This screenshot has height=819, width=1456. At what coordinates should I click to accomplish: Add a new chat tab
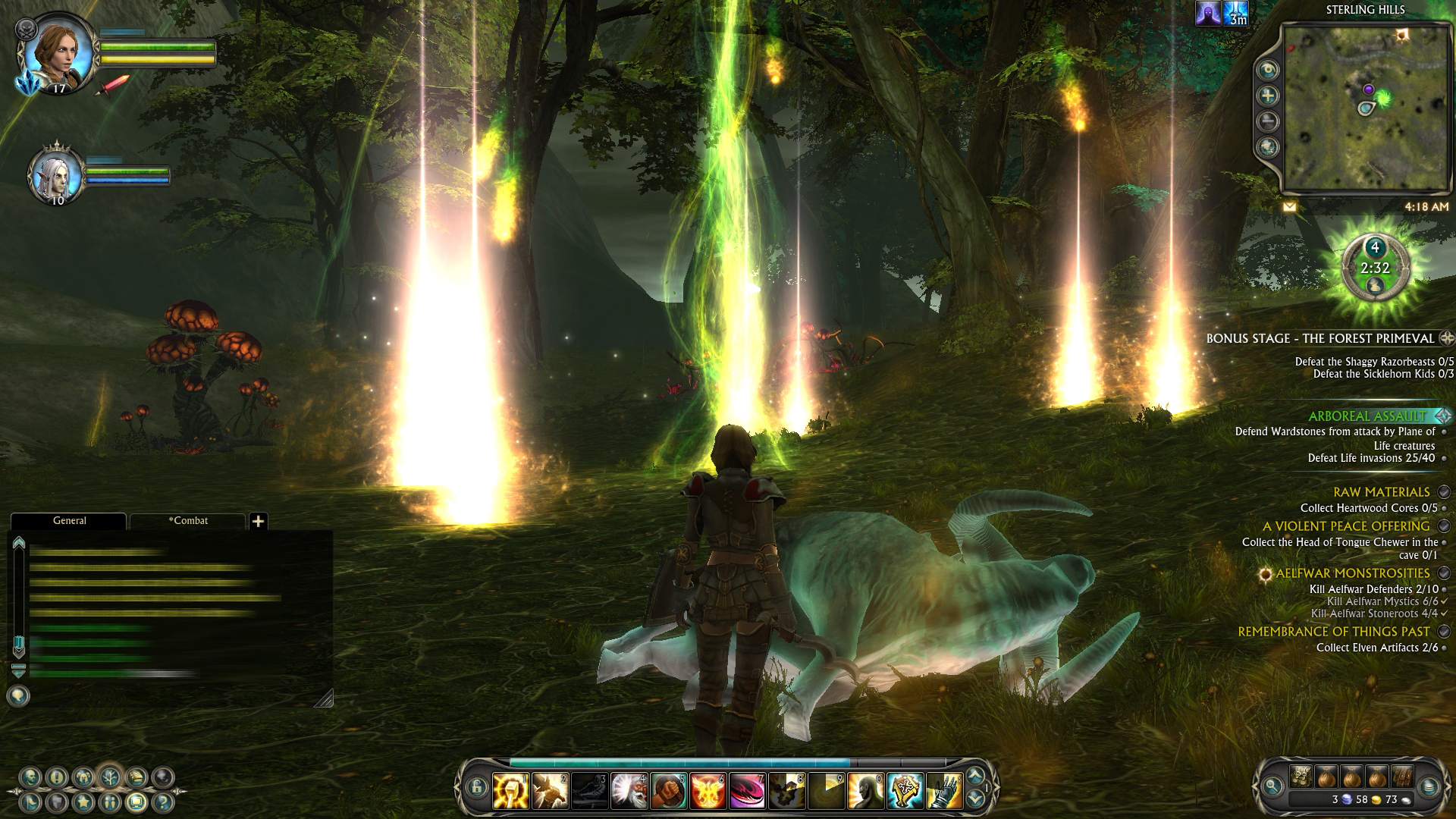point(259,521)
